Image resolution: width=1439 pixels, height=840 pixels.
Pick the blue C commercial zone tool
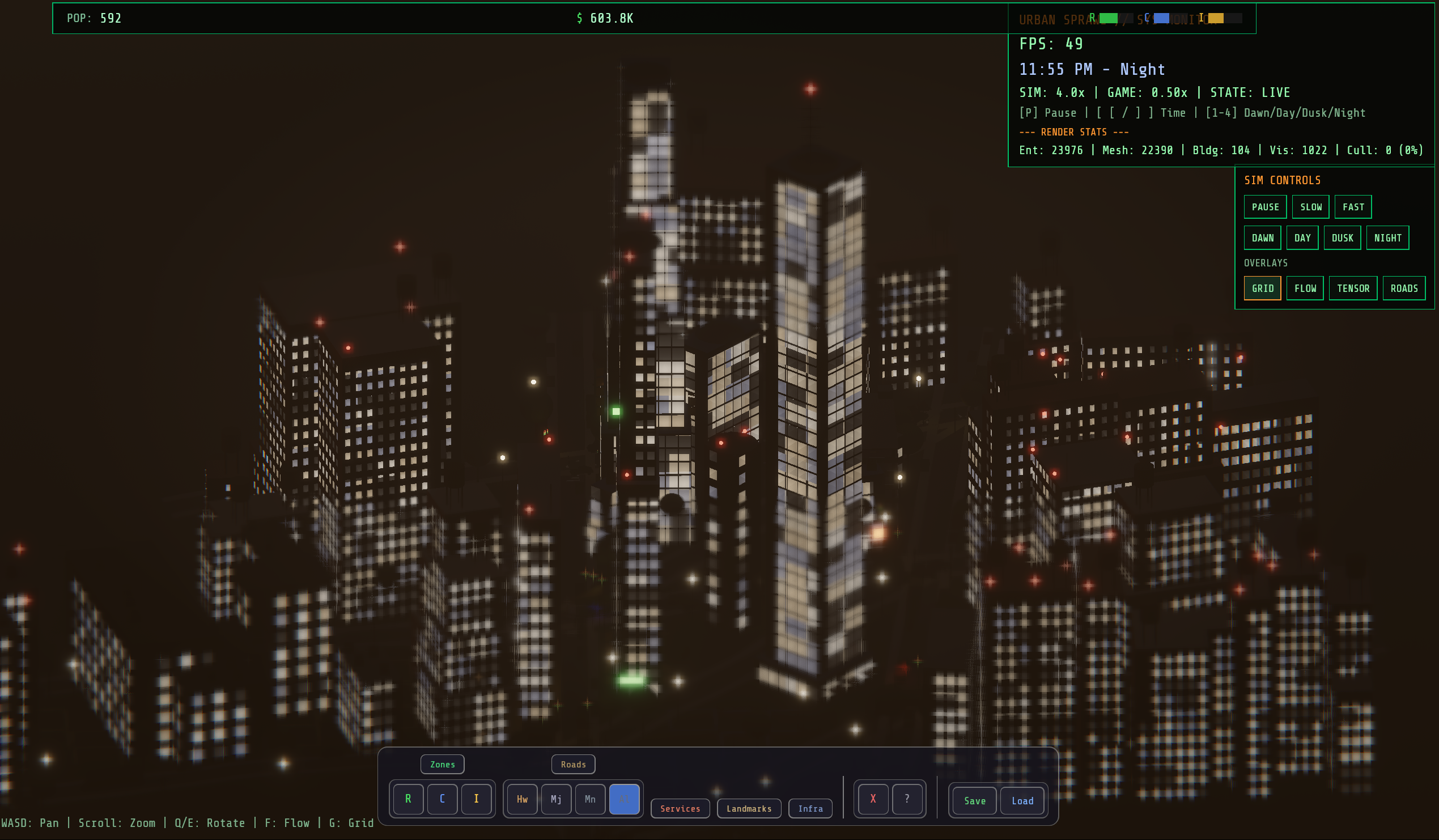pyautogui.click(x=442, y=799)
